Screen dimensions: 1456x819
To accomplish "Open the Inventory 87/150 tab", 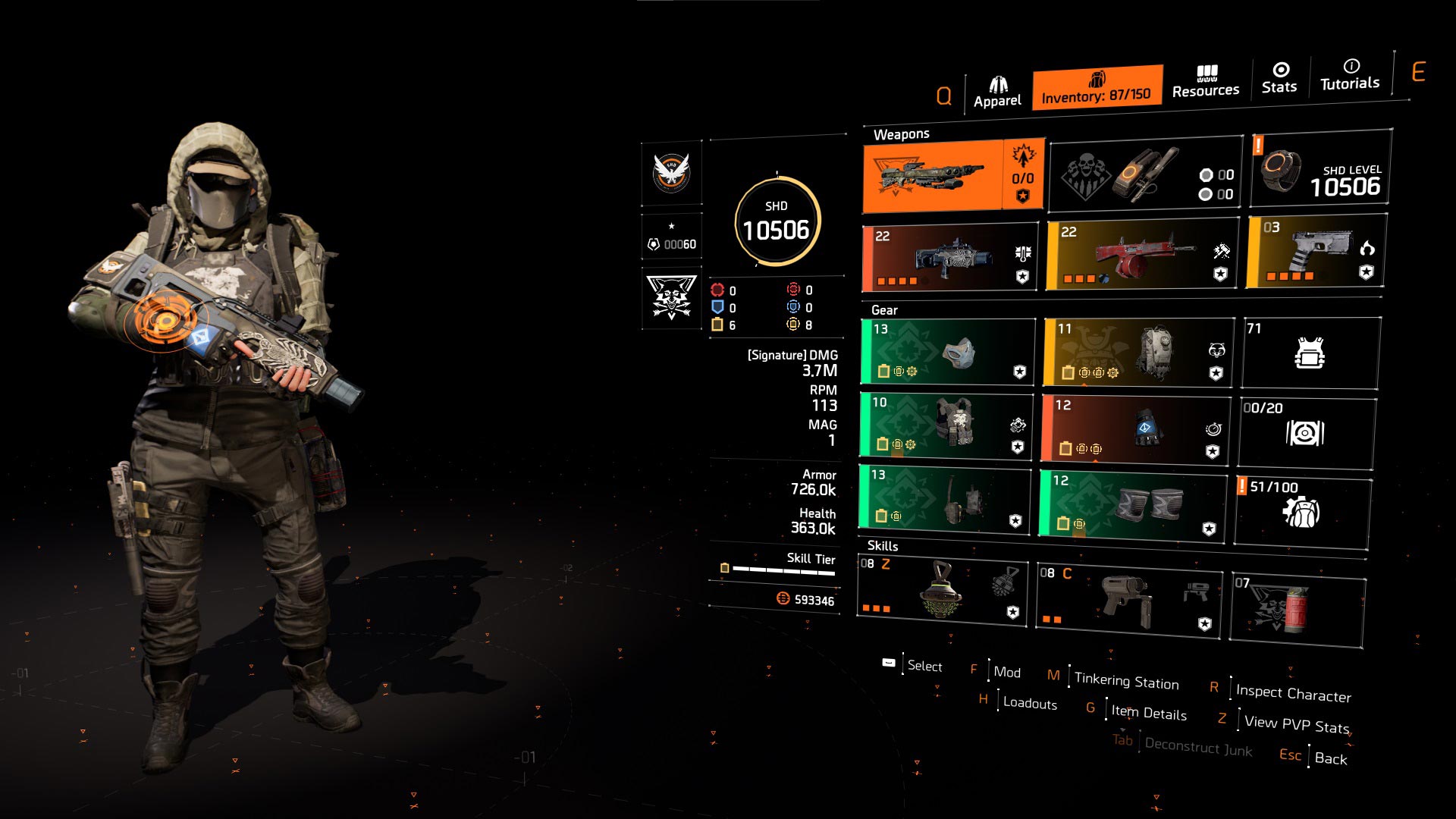I will 1097,88.
